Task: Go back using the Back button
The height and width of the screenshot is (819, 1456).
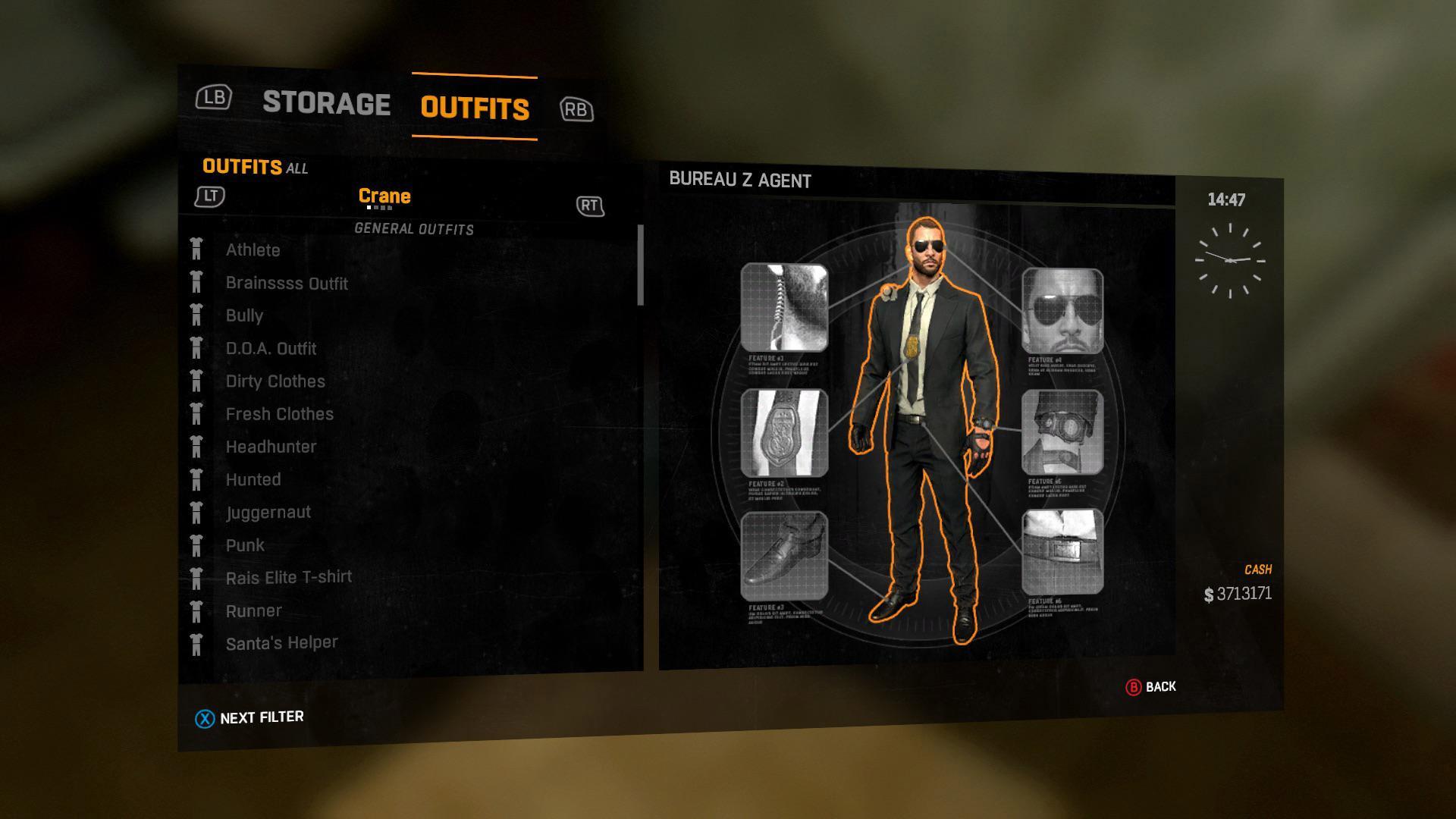Action: (x=1150, y=687)
